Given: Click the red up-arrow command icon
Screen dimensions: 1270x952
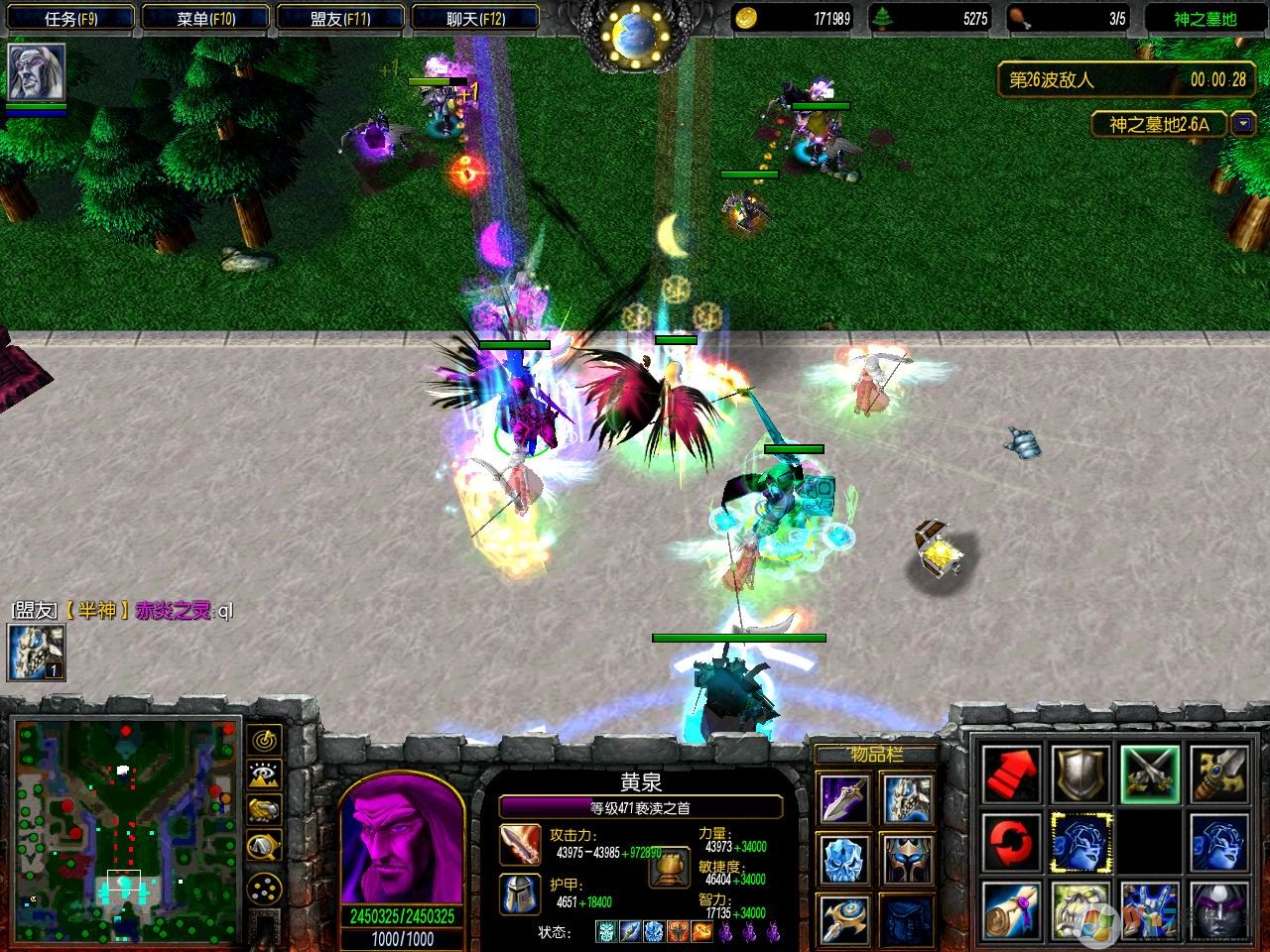Looking at the screenshot, I should coord(1013,775).
